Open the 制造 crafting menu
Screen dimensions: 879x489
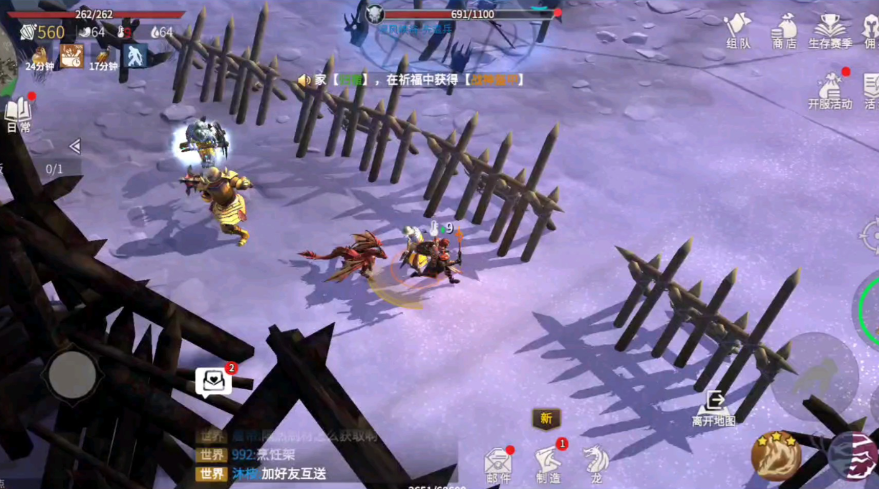(x=547, y=462)
